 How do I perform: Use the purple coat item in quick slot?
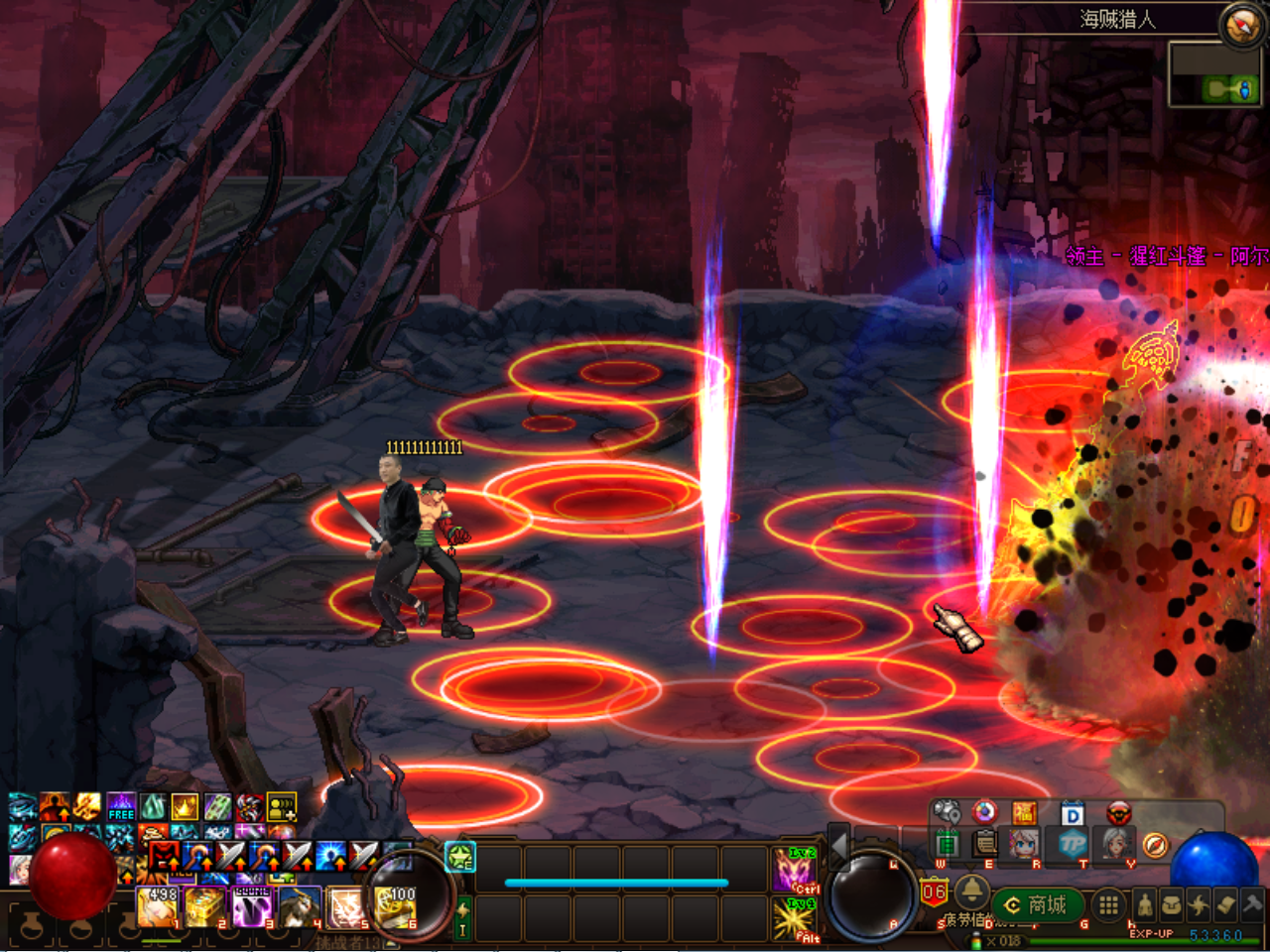pyautogui.click(x=253, y=906)
